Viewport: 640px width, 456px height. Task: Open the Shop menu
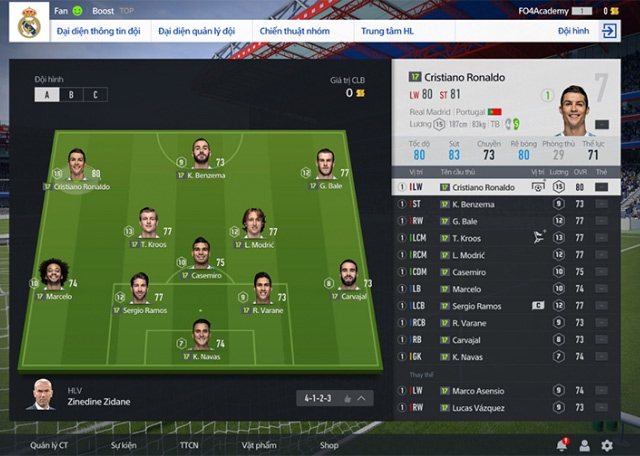[329, 445]
